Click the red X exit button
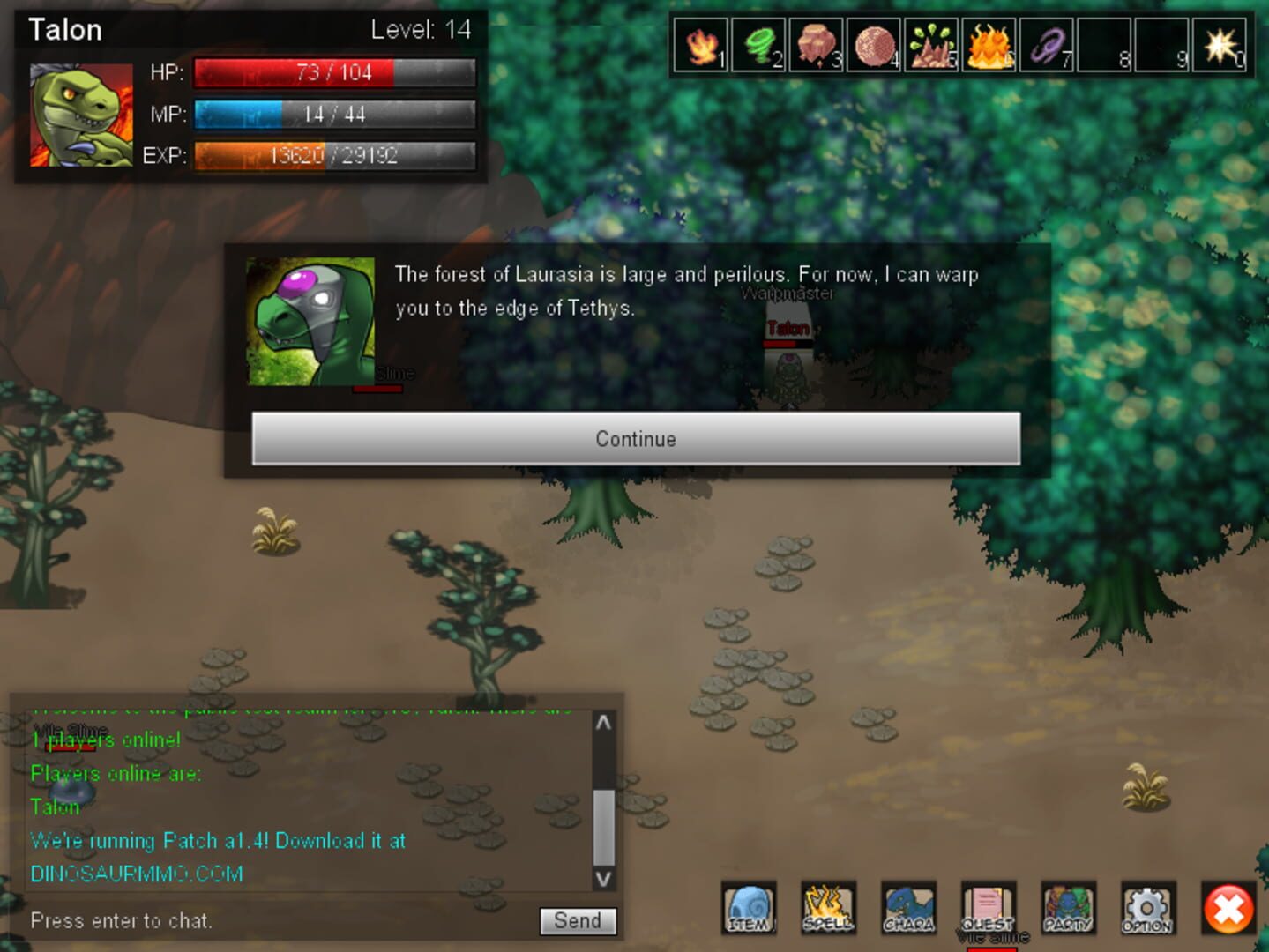This screenshot has height=952, width=1269. coord(1228,908)
